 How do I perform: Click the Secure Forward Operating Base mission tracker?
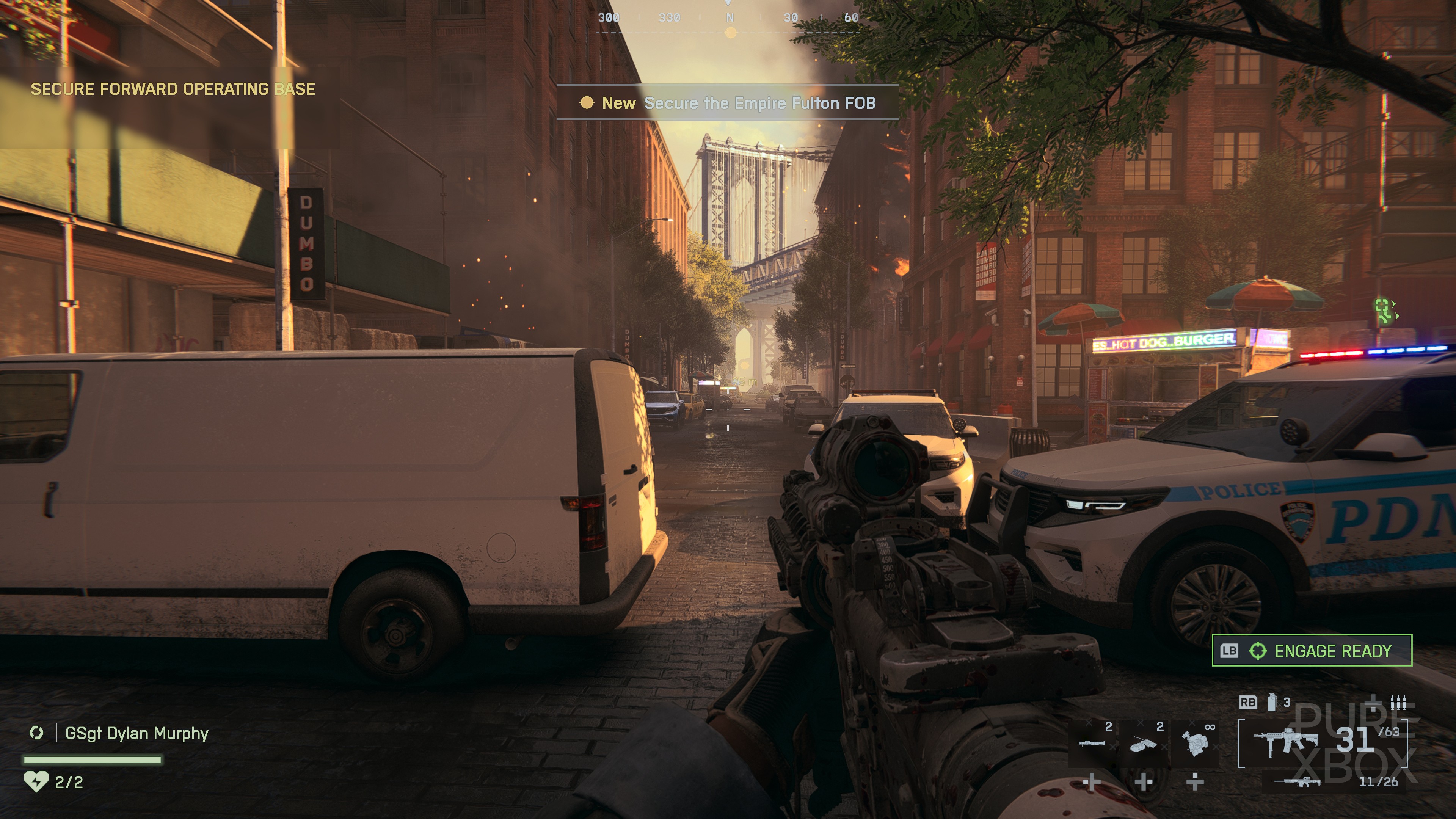point(173,89)
